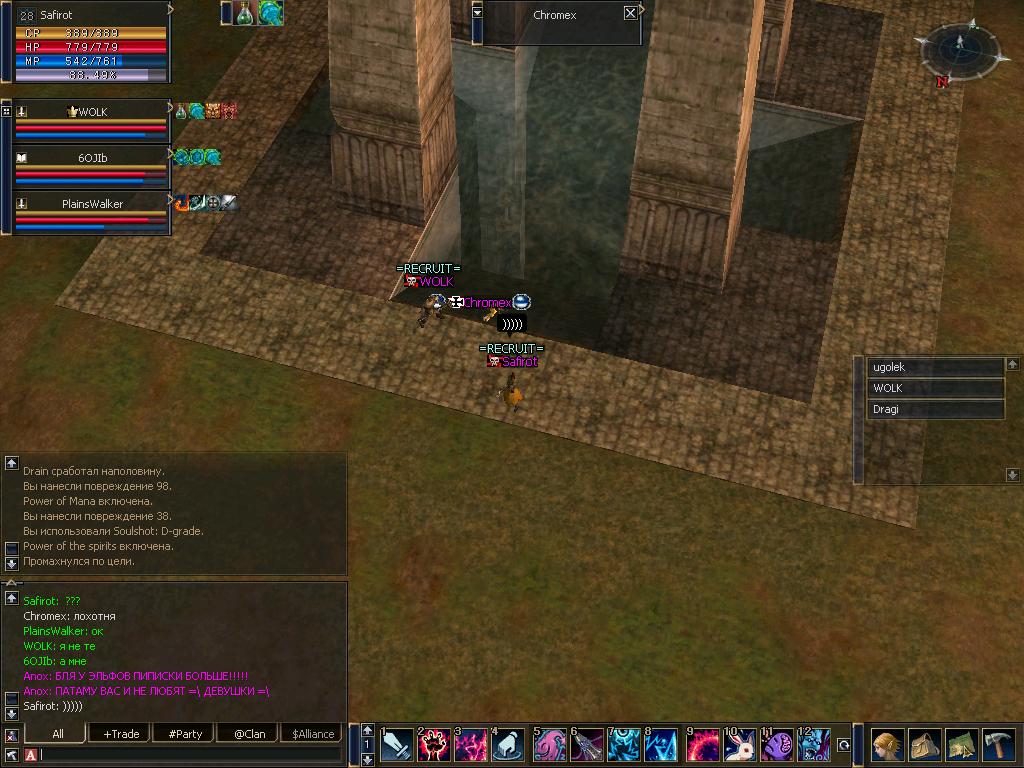Screen dimensions: 1024x768
Task: Switch to the +Trade chat tab
Action: [x=121, y=734]
